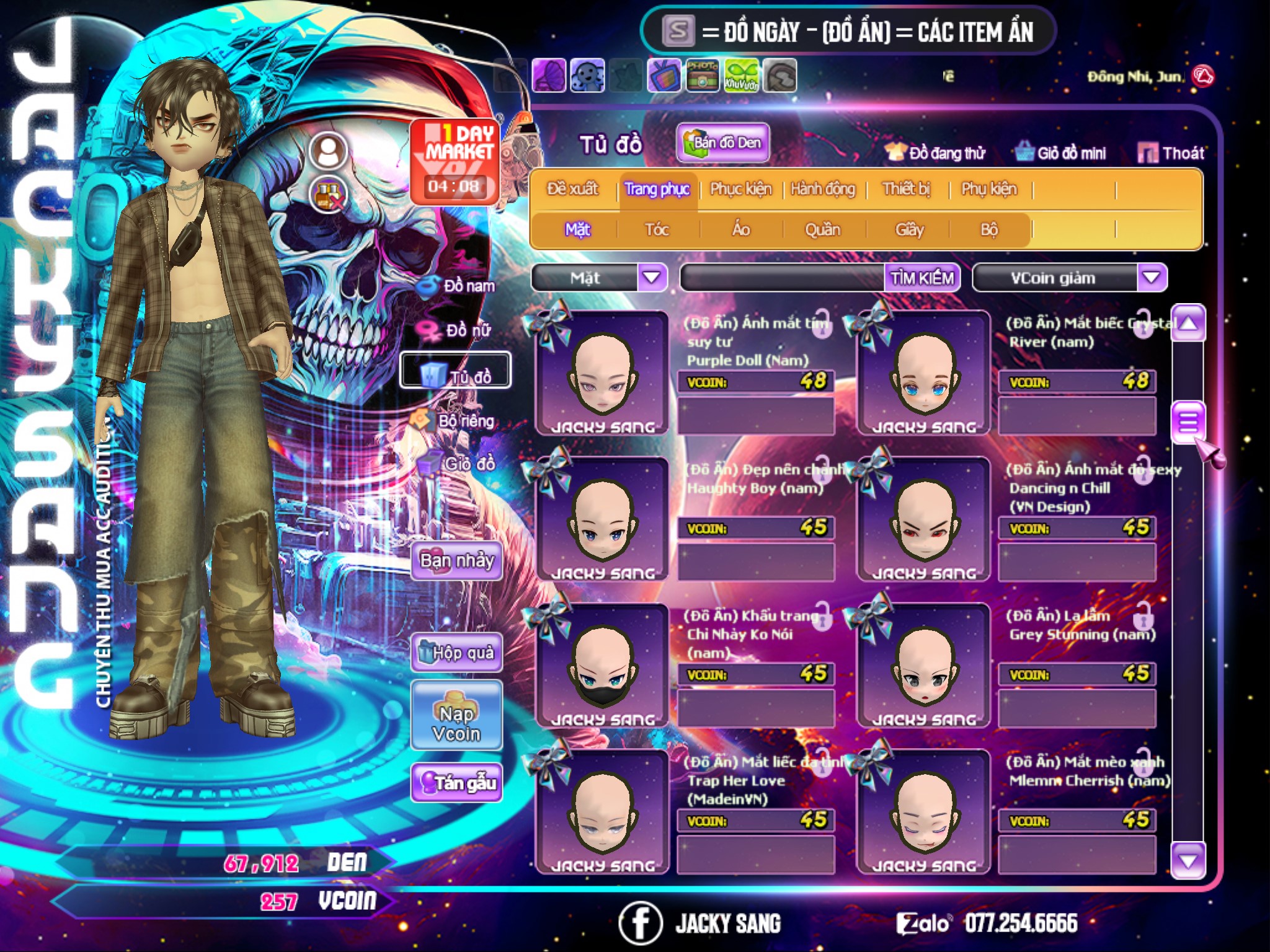
Task: Expand the Mặt filter dropdown
Action: coord(652,278)
